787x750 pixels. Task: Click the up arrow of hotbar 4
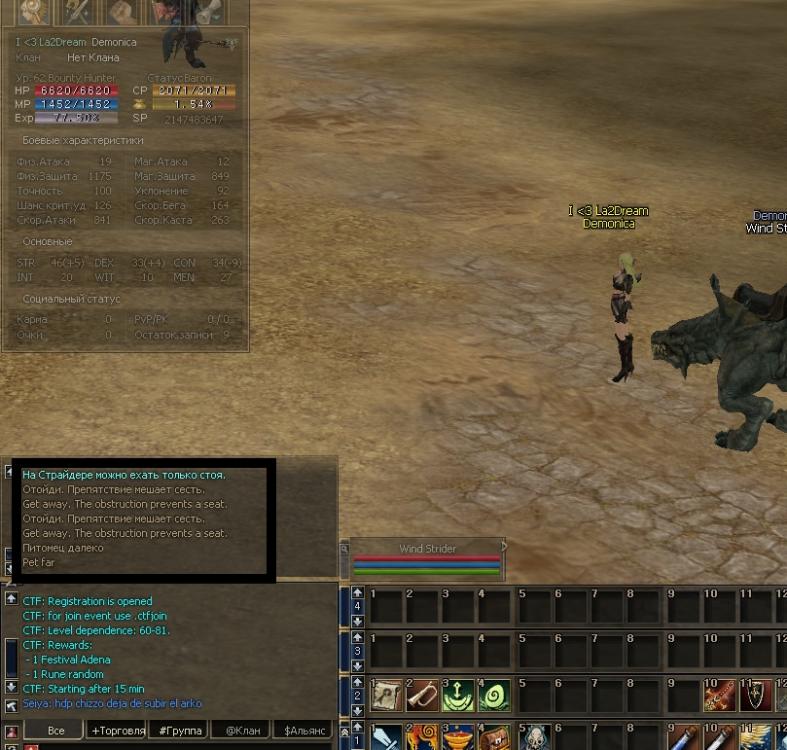click(x=358, y=593)
